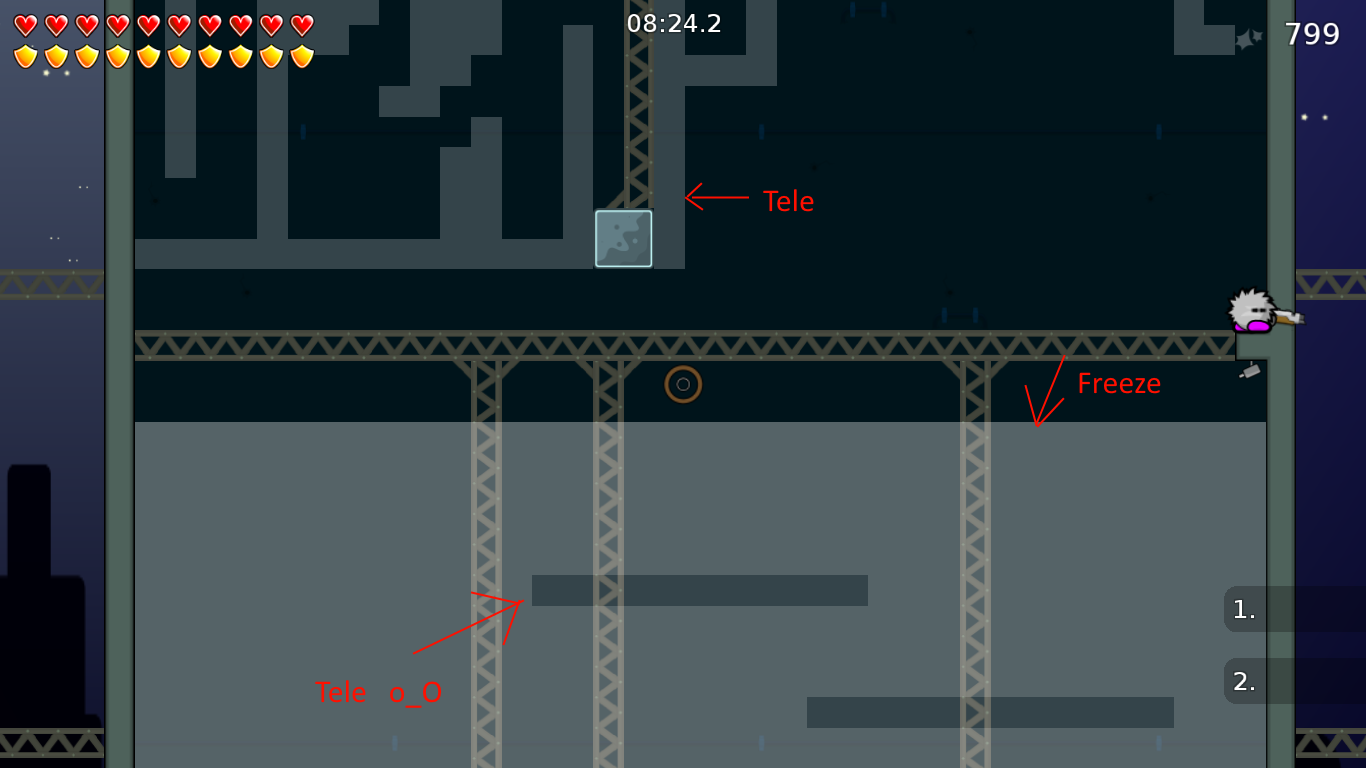Click the Freeze text label

[x=1119, y=383]
